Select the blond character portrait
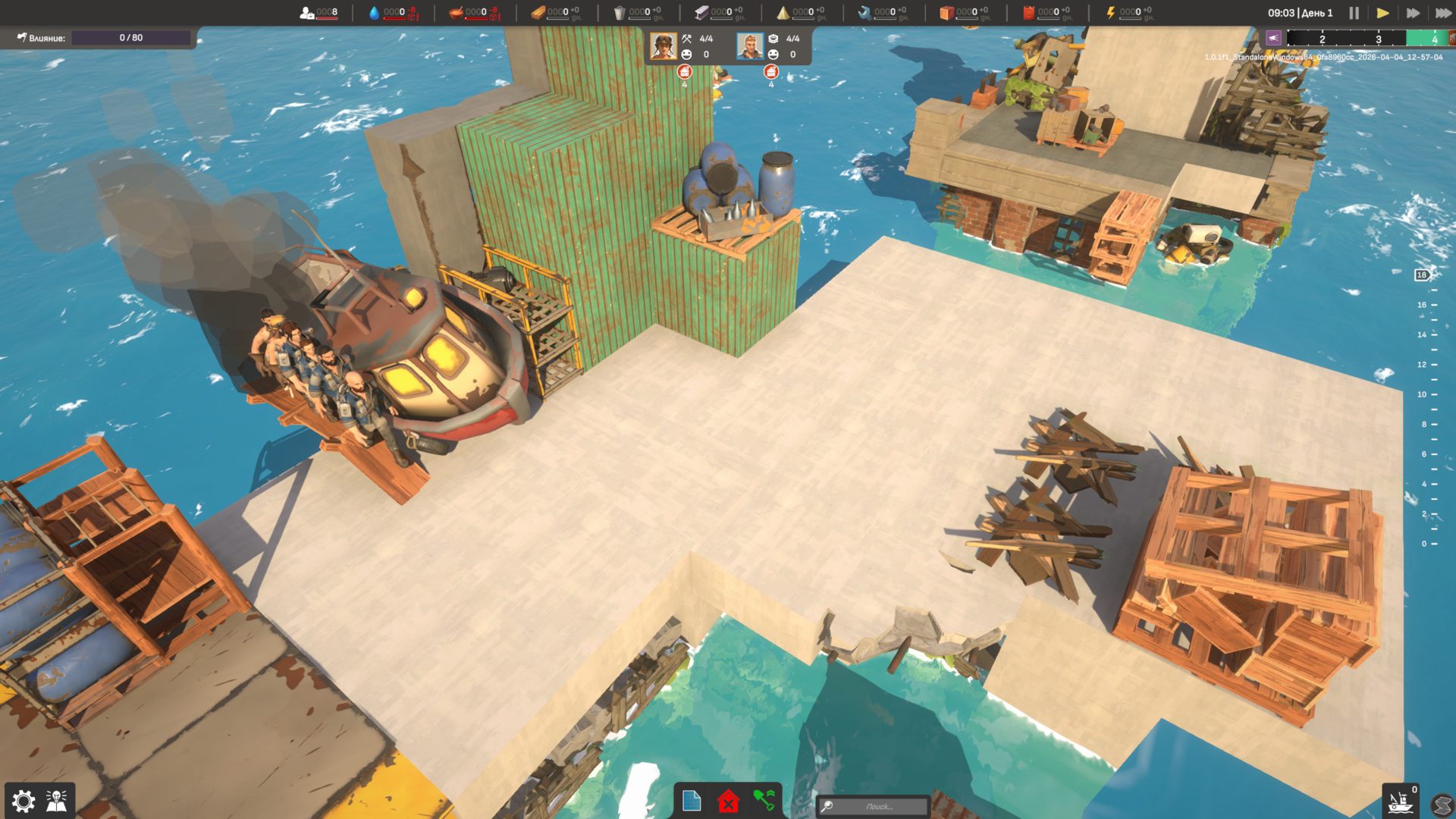Screen dimensions: 1456x819 (x=750, y=46)
